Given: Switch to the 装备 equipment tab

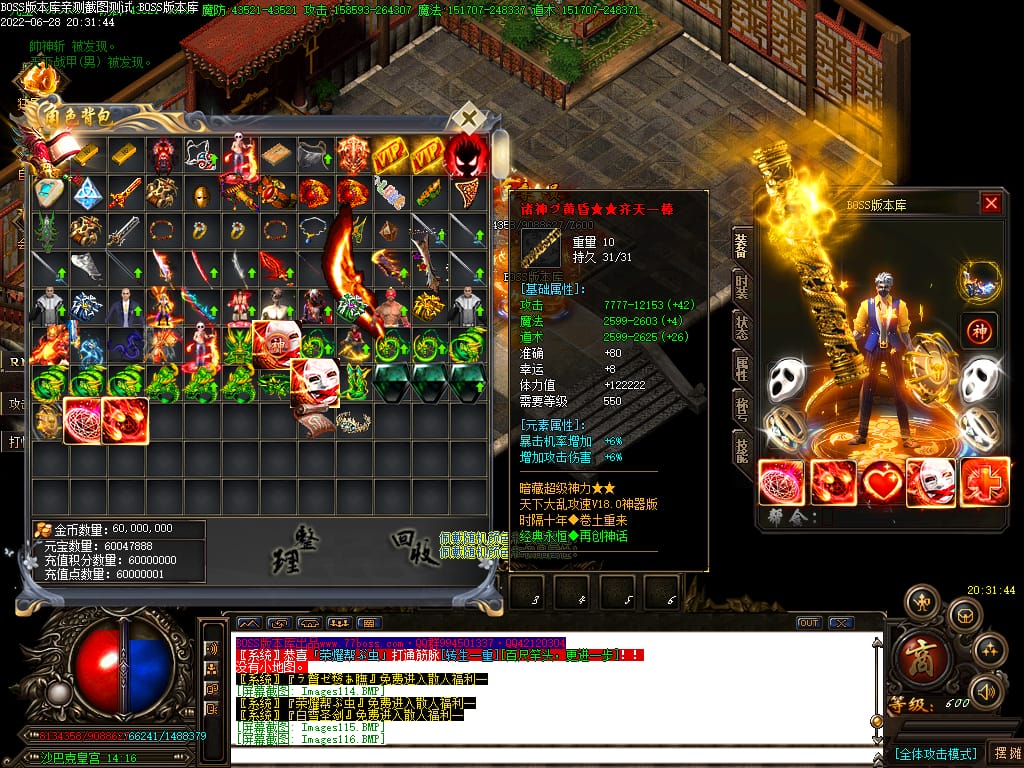Looking at the screenshot, I should pos(741,246).
